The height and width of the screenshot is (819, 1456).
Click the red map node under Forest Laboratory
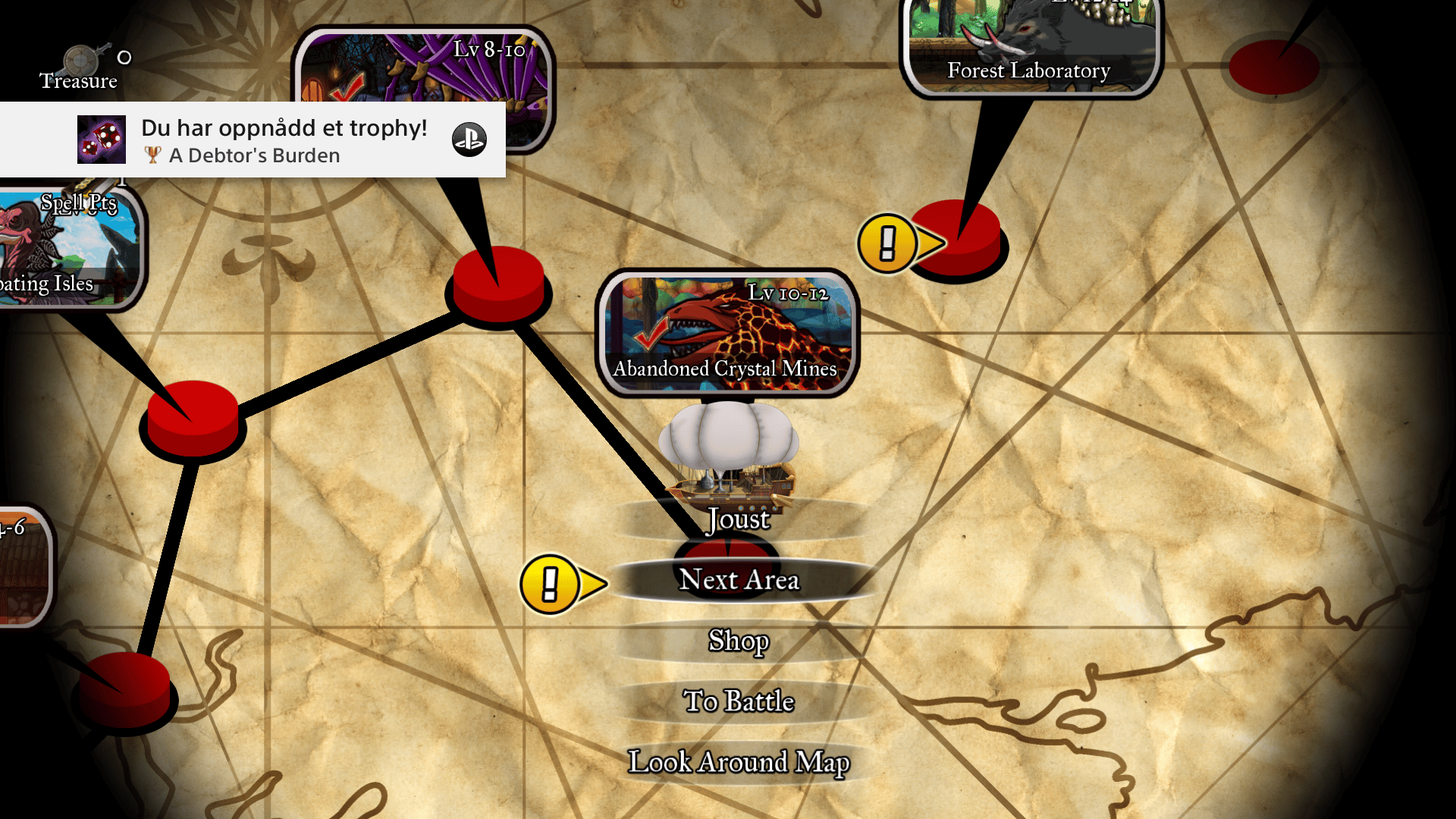[959, 237]
